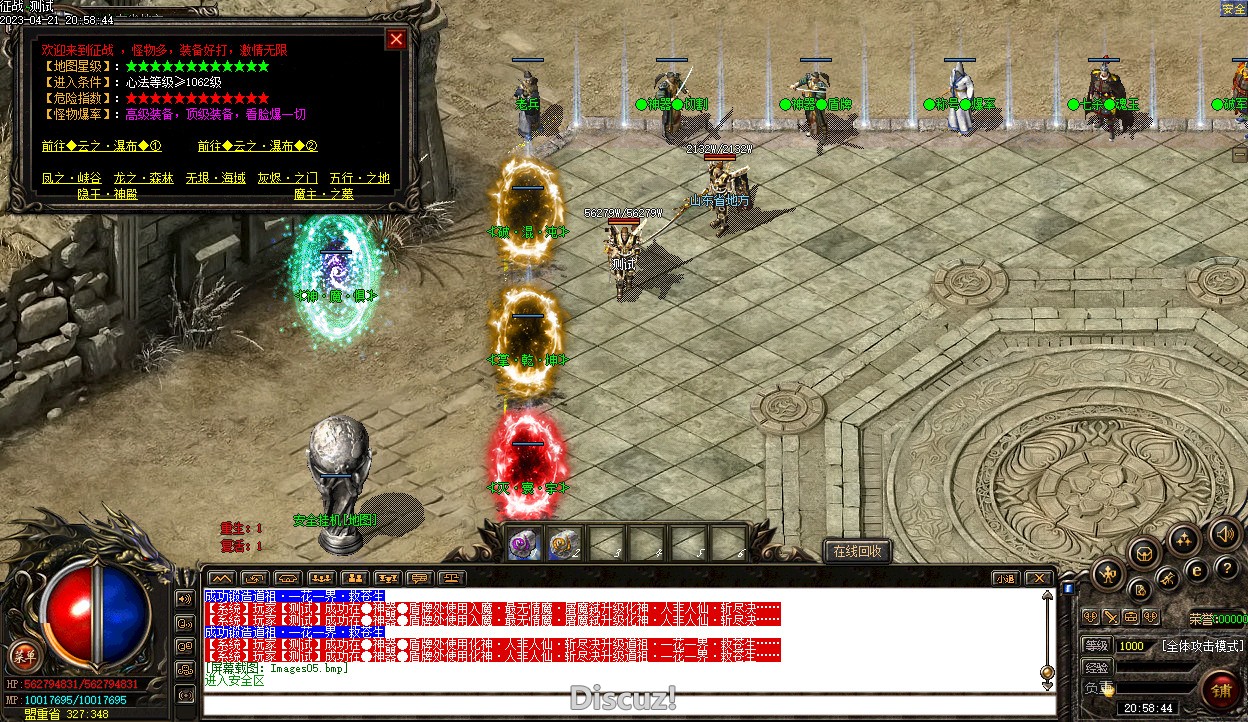The image size is (1248, 722).
Task: Toggle the speaker sound button
Action: (1222, 533)
